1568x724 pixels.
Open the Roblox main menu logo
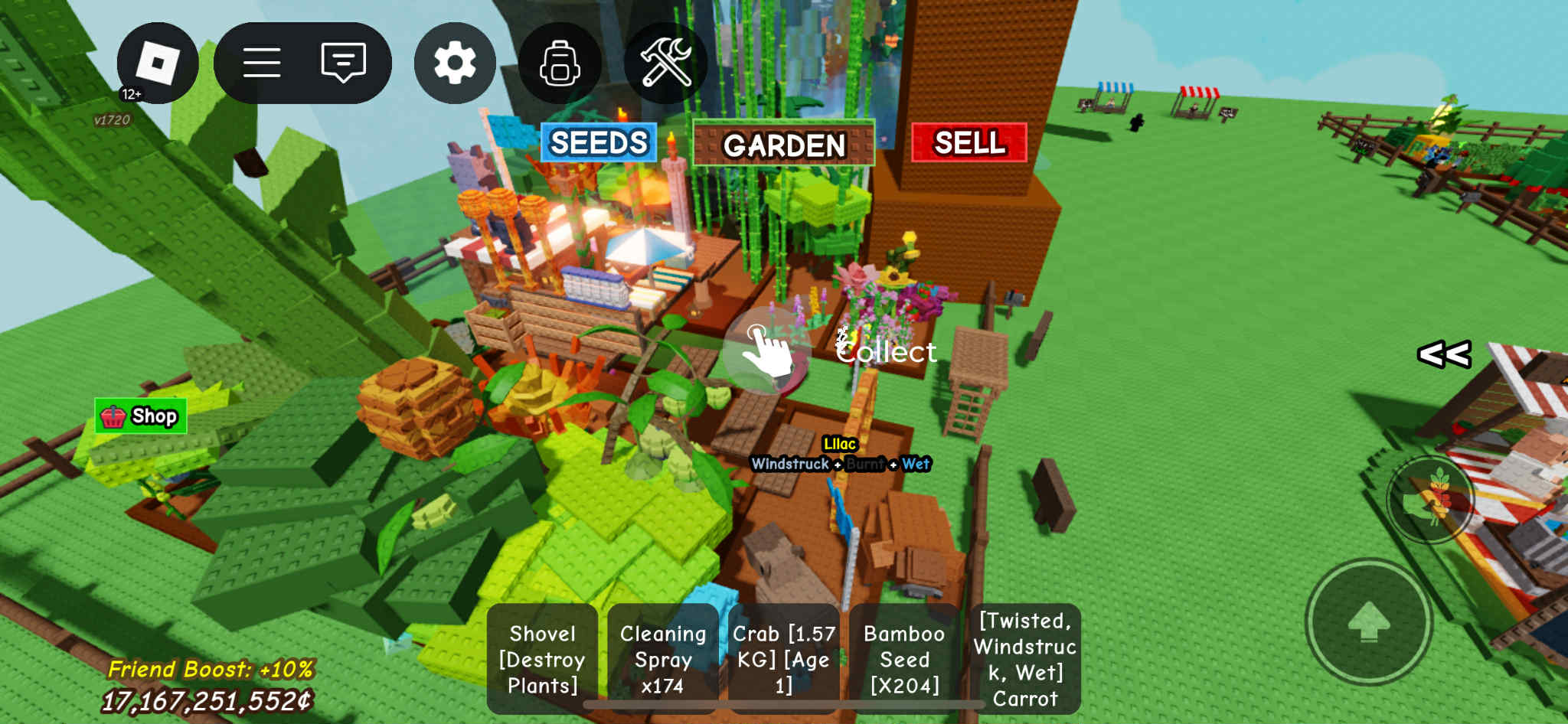point(157,63)
